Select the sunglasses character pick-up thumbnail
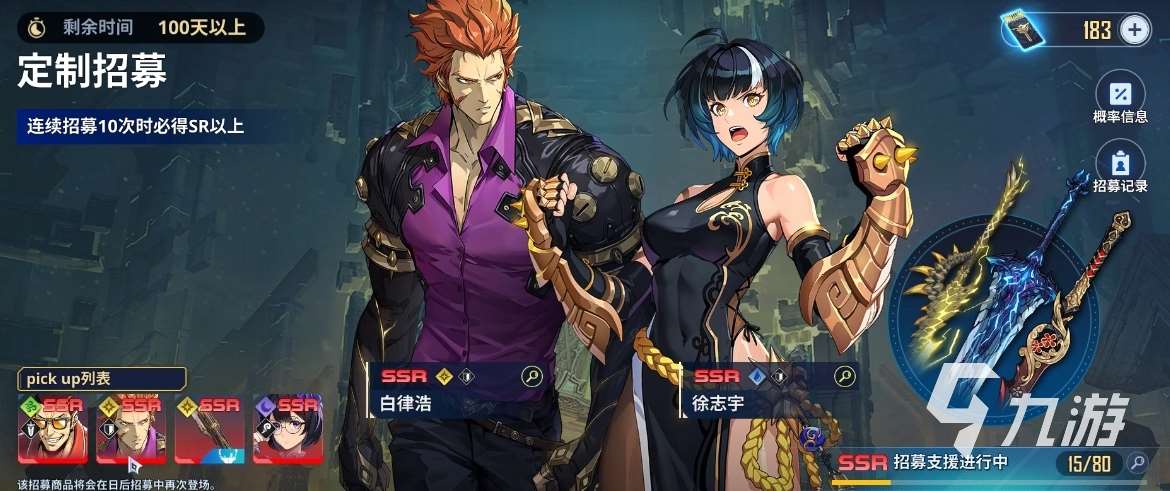1170x491 pixels. (53, 429)
